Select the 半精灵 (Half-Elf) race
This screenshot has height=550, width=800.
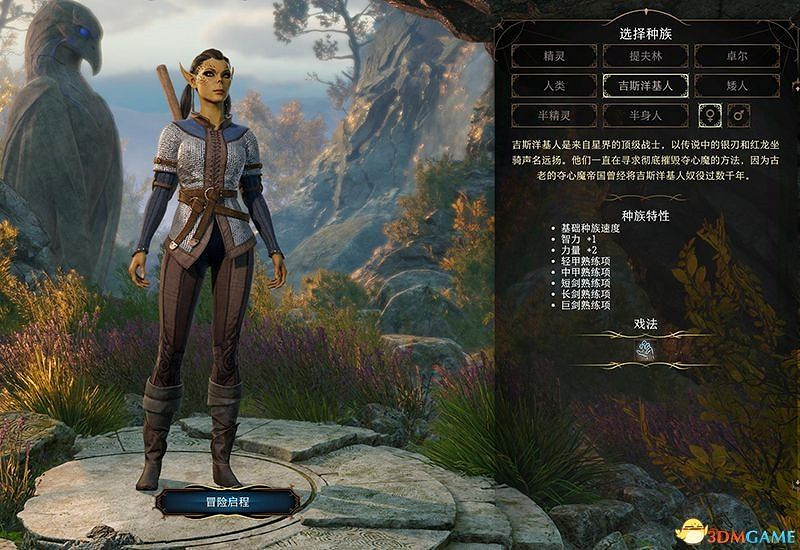click(552, 115)
